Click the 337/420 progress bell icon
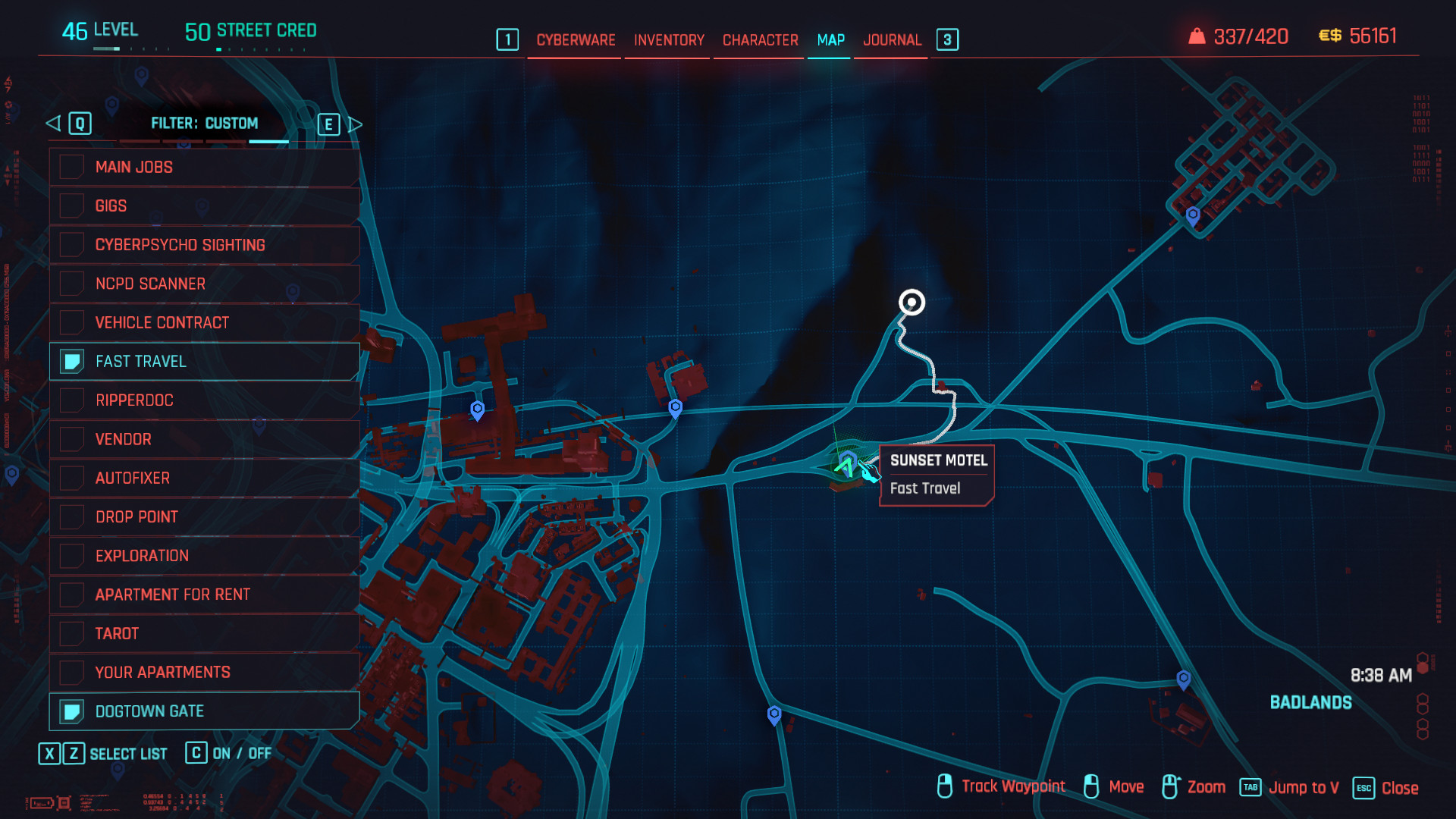This screenshot has height=819, width=1456. tap(1197, 35)
